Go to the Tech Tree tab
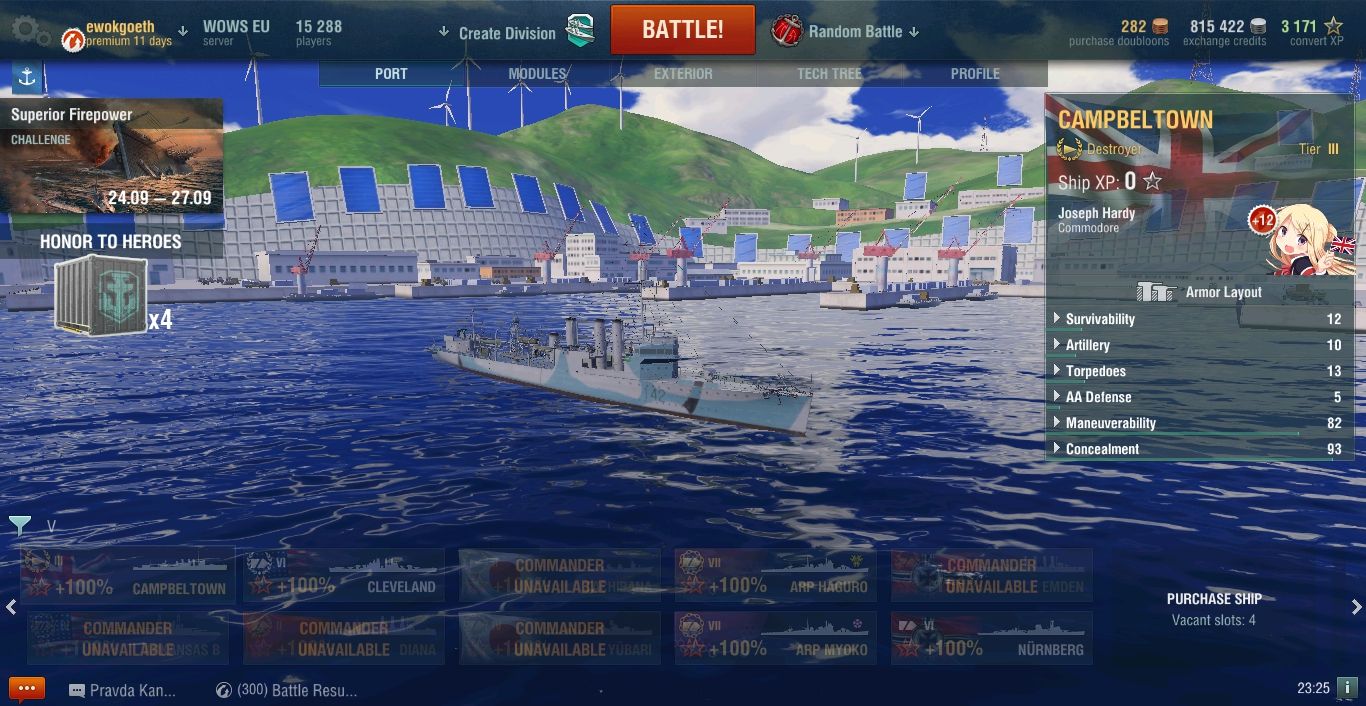Screen dimensions: 1366x706 [829, 74]
